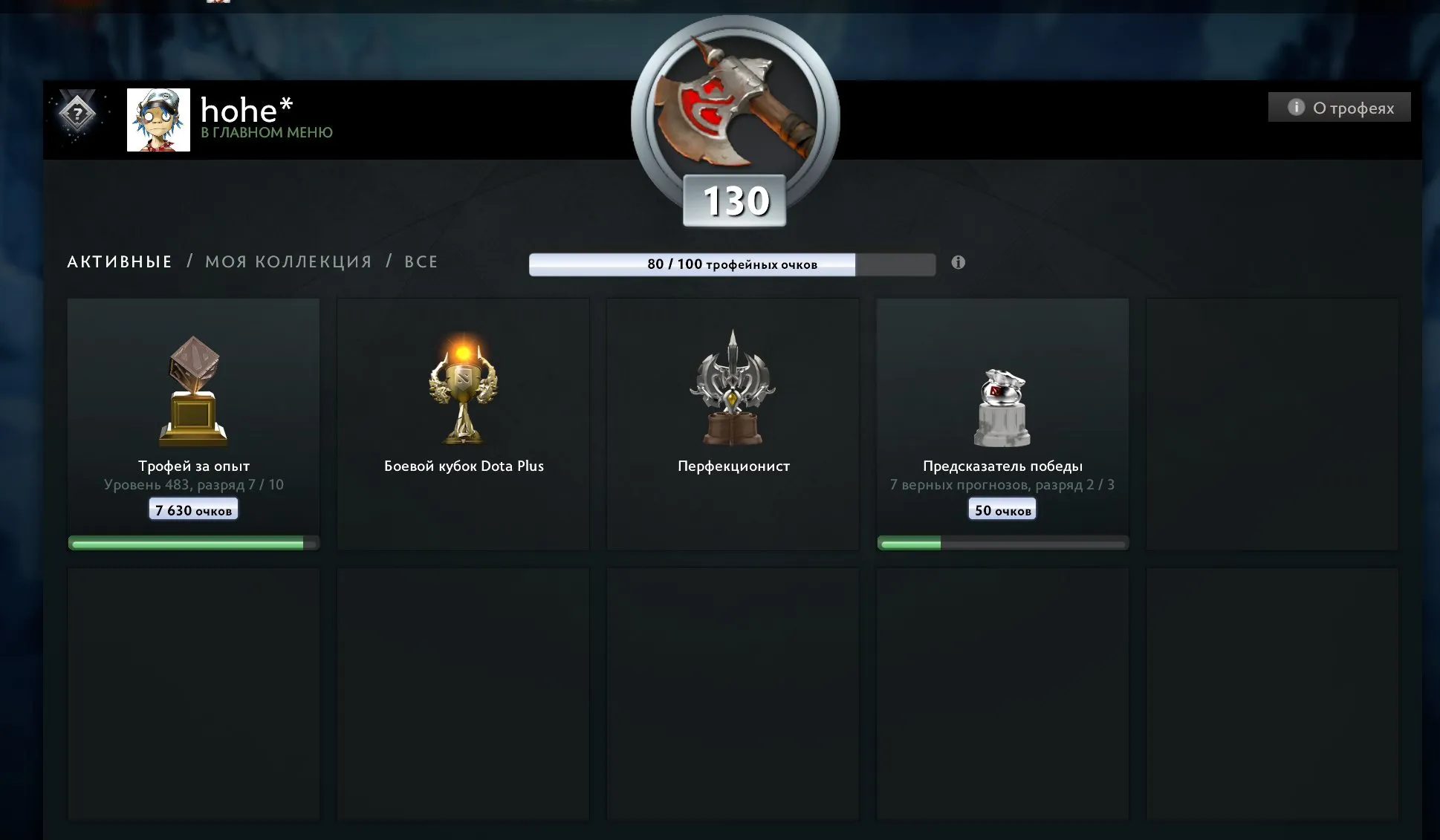Click the Предсказатель победы progress bar

click(1002, 543)
